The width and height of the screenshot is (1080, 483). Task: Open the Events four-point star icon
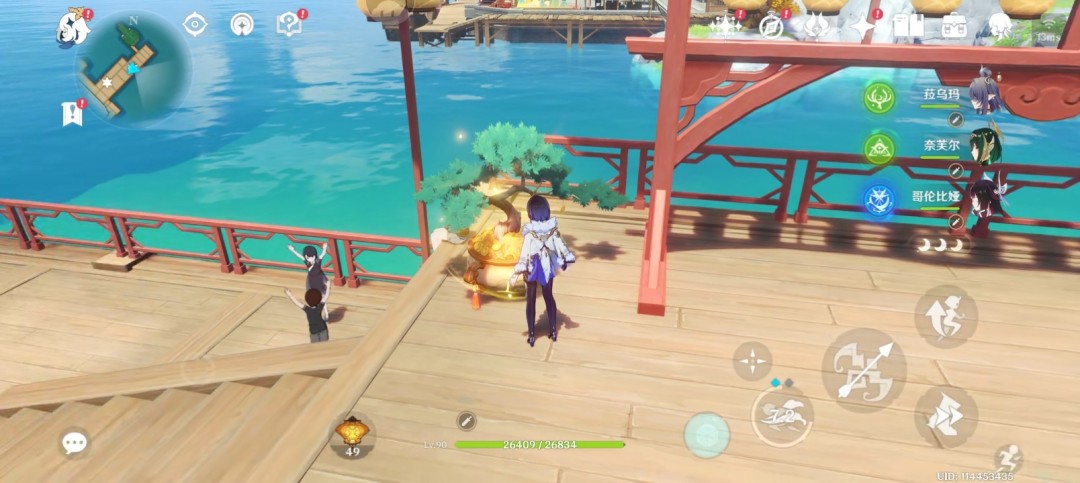point(863,26)
